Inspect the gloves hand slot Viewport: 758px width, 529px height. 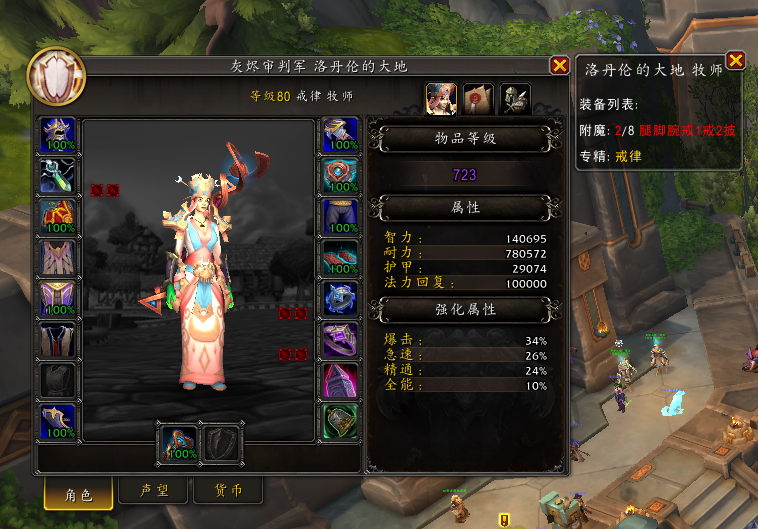[x=340, y=134]
